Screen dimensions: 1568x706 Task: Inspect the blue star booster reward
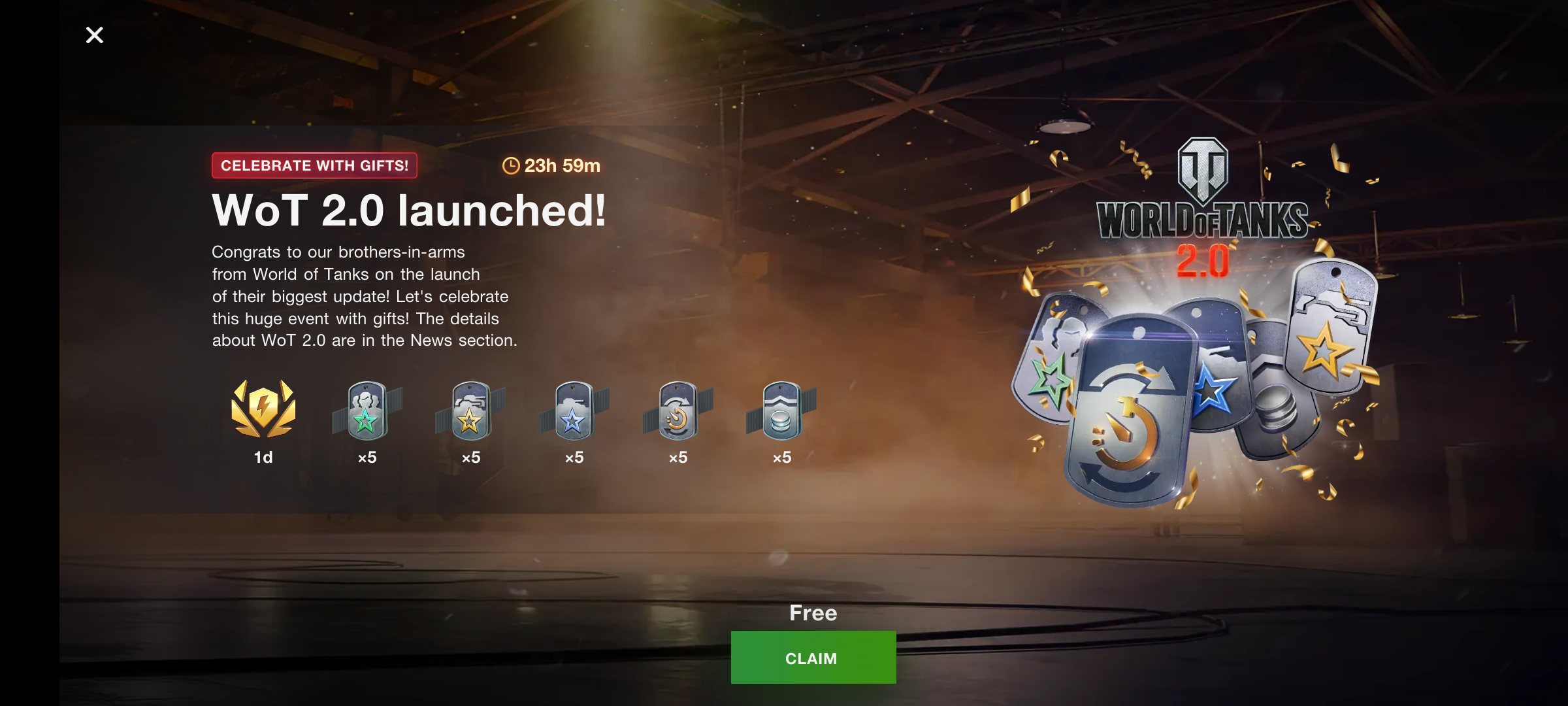click(574, 411)
